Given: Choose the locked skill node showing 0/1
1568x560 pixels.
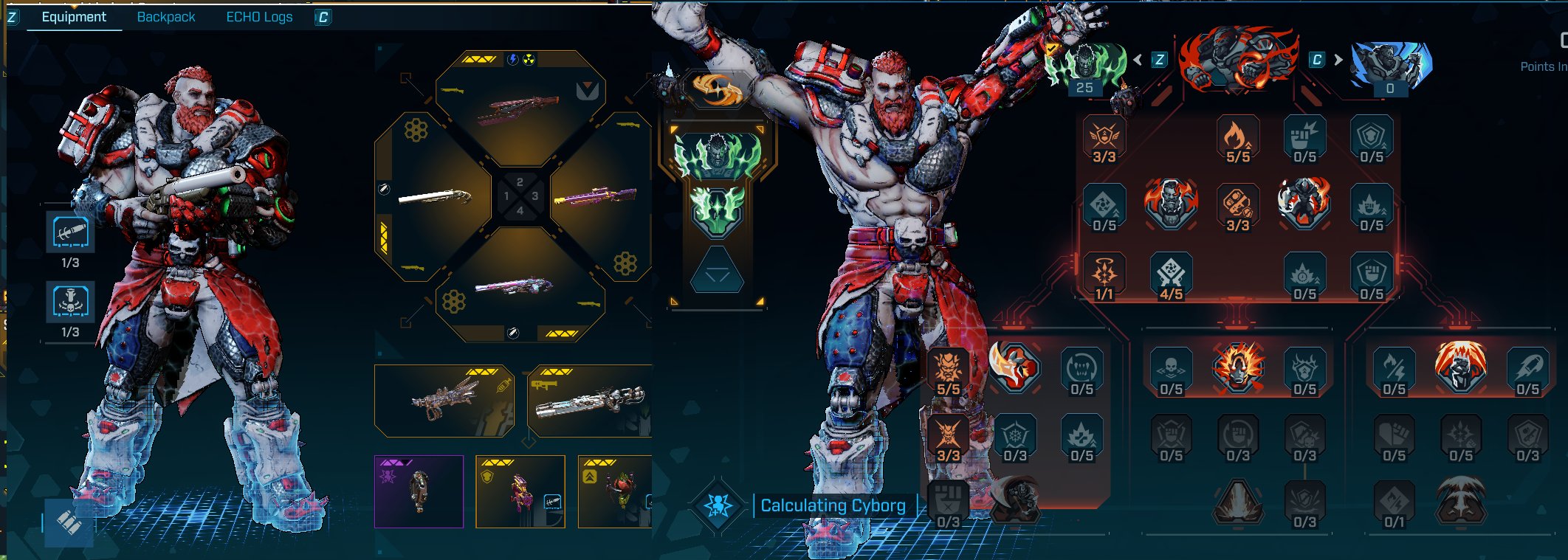Looking at the screenshot, I should tap(1394, 505).
